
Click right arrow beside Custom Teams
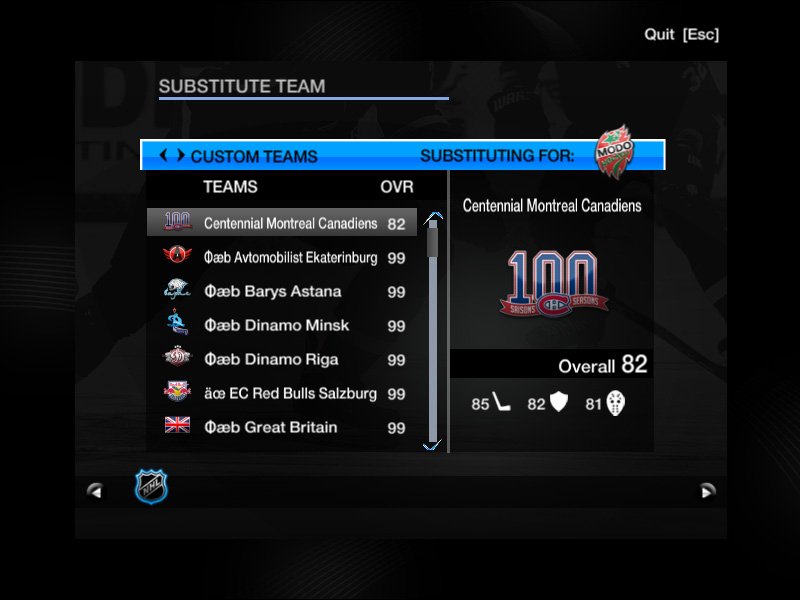pyautogui.click(x=180, y=156)
